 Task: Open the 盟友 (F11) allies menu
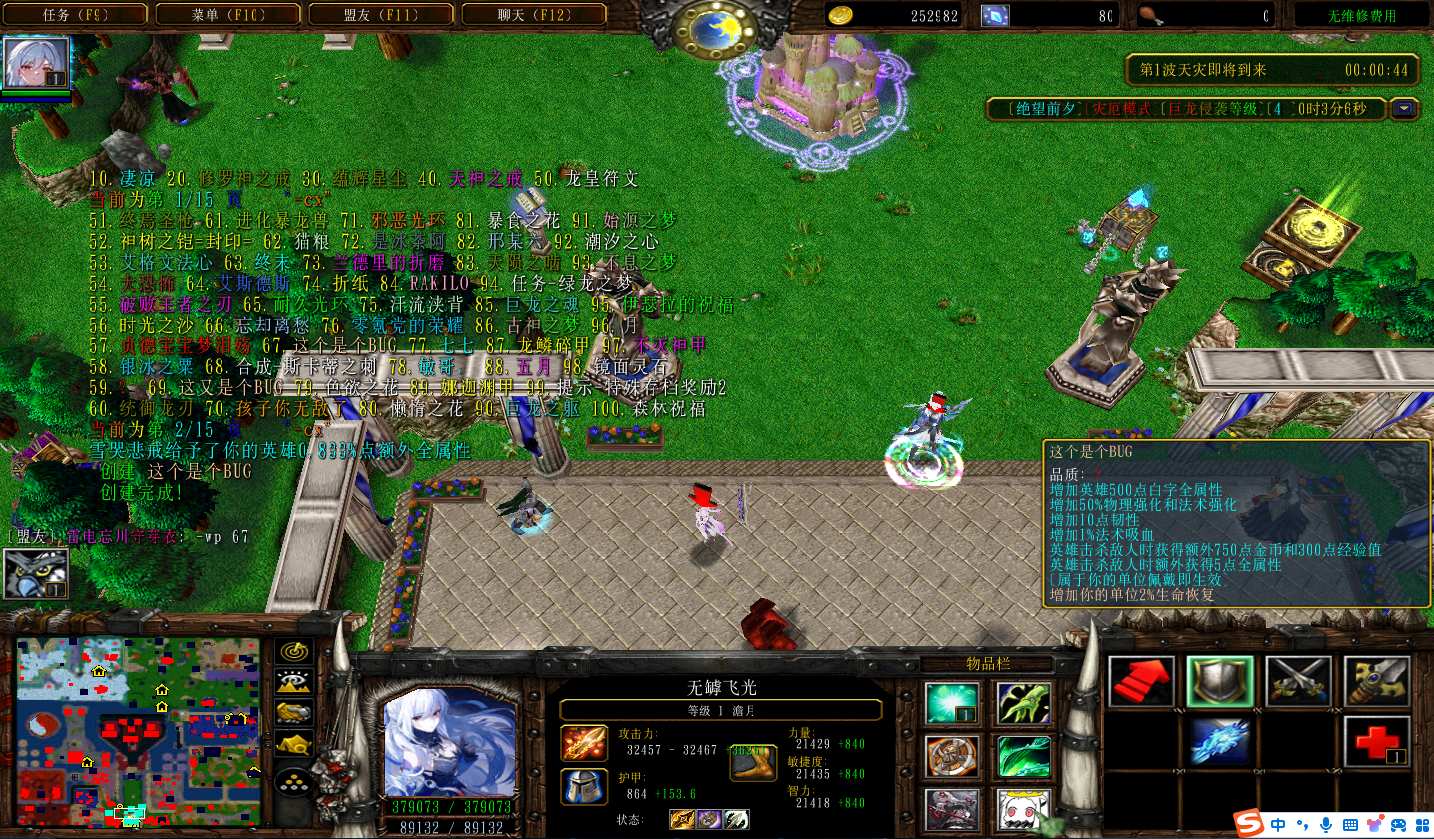click(x=381, y=15)
